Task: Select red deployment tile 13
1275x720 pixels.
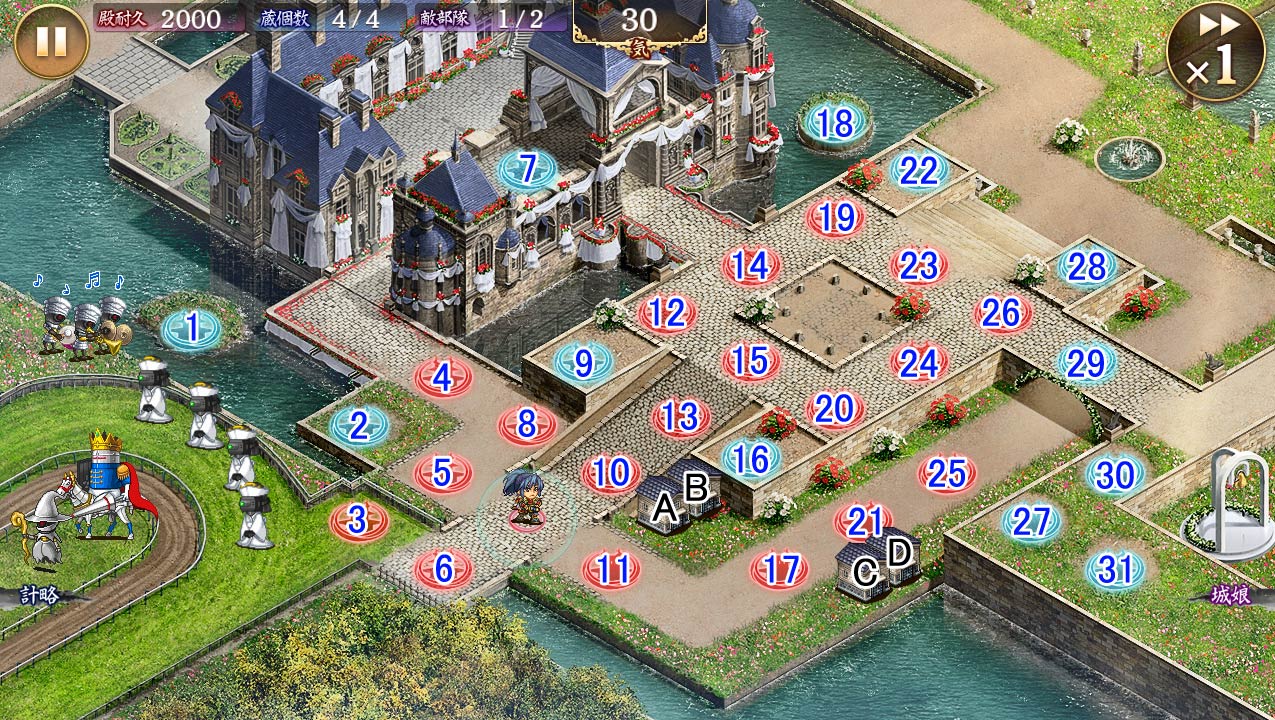Action: [680, 417]
